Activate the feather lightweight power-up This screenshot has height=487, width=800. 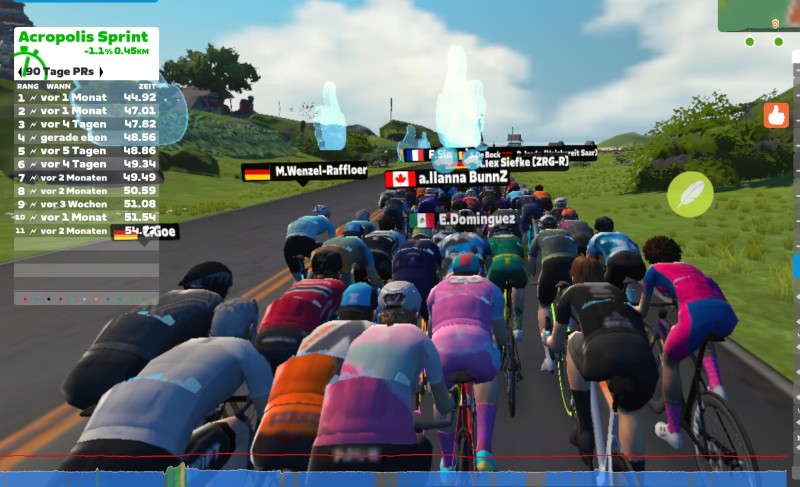point(690,194)
